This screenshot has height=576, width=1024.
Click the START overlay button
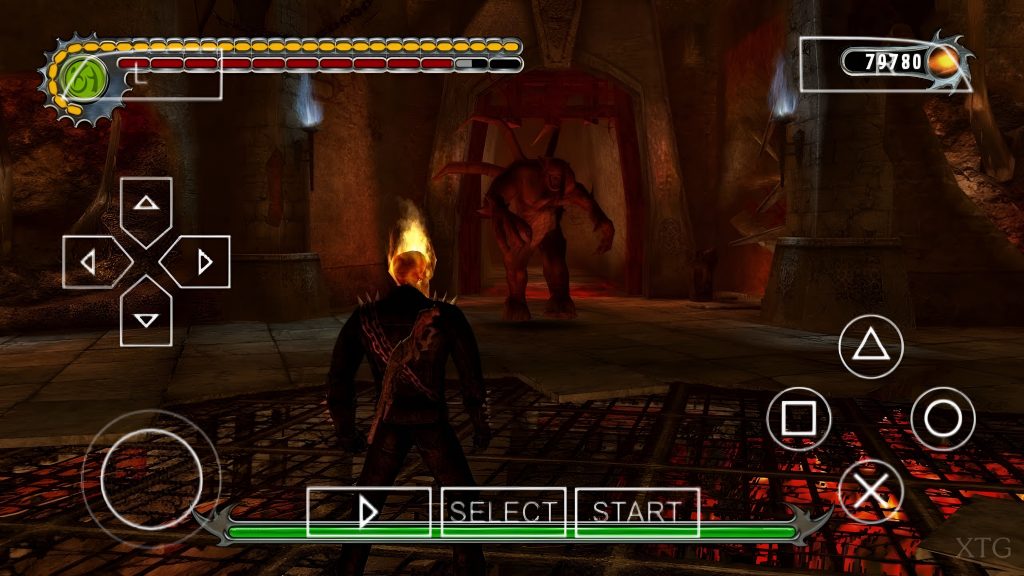(637, 512)
